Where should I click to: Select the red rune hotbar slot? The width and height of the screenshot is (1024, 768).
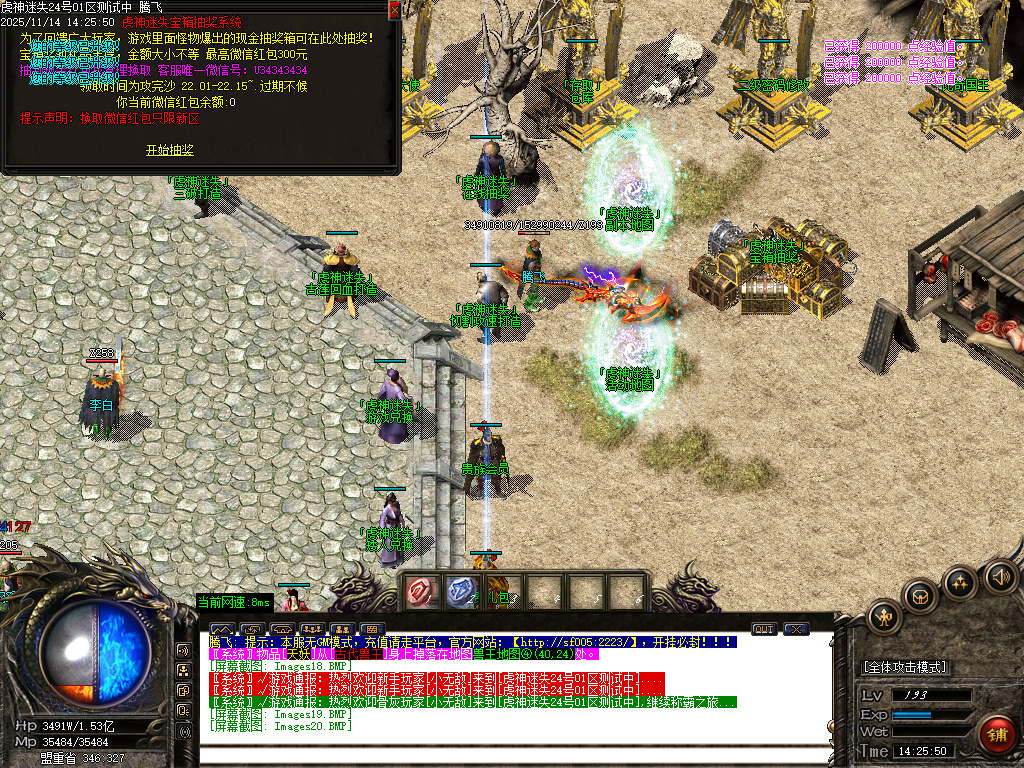tap(421, 592)
